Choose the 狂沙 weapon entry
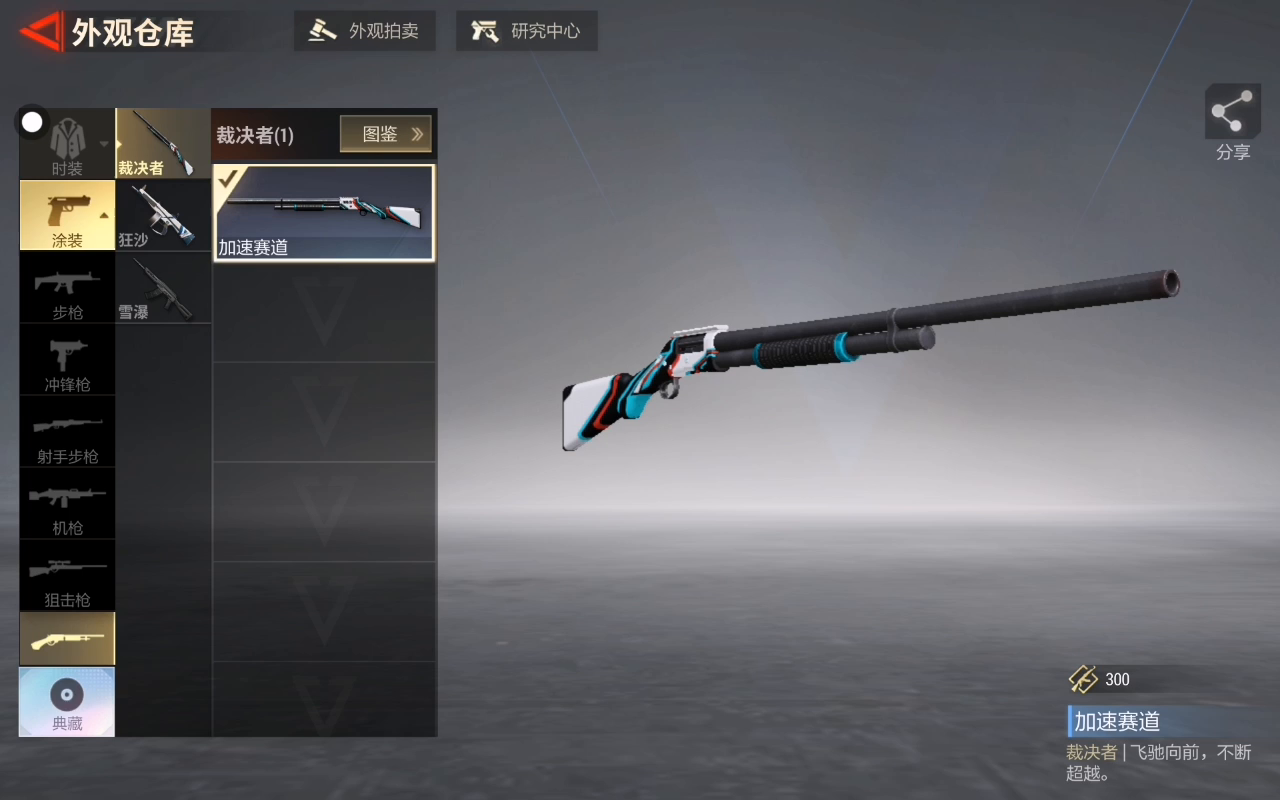This screenshot has width=1280, height=800. click(x=163, y=216)
